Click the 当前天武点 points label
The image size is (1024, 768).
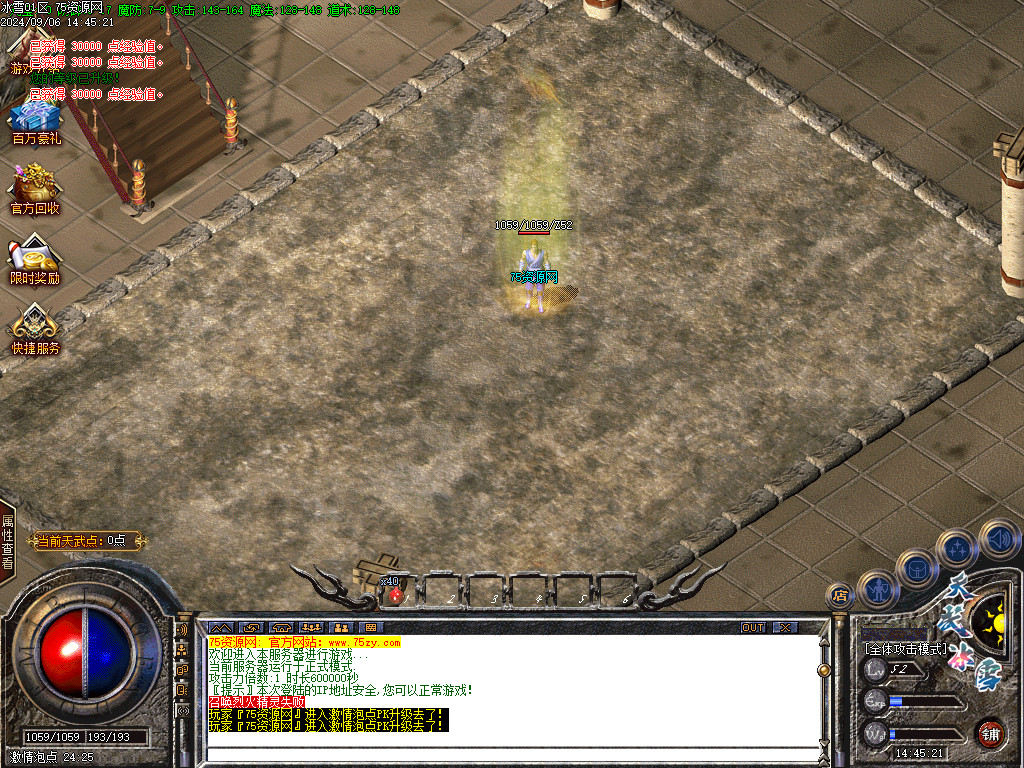click(88, 541)
